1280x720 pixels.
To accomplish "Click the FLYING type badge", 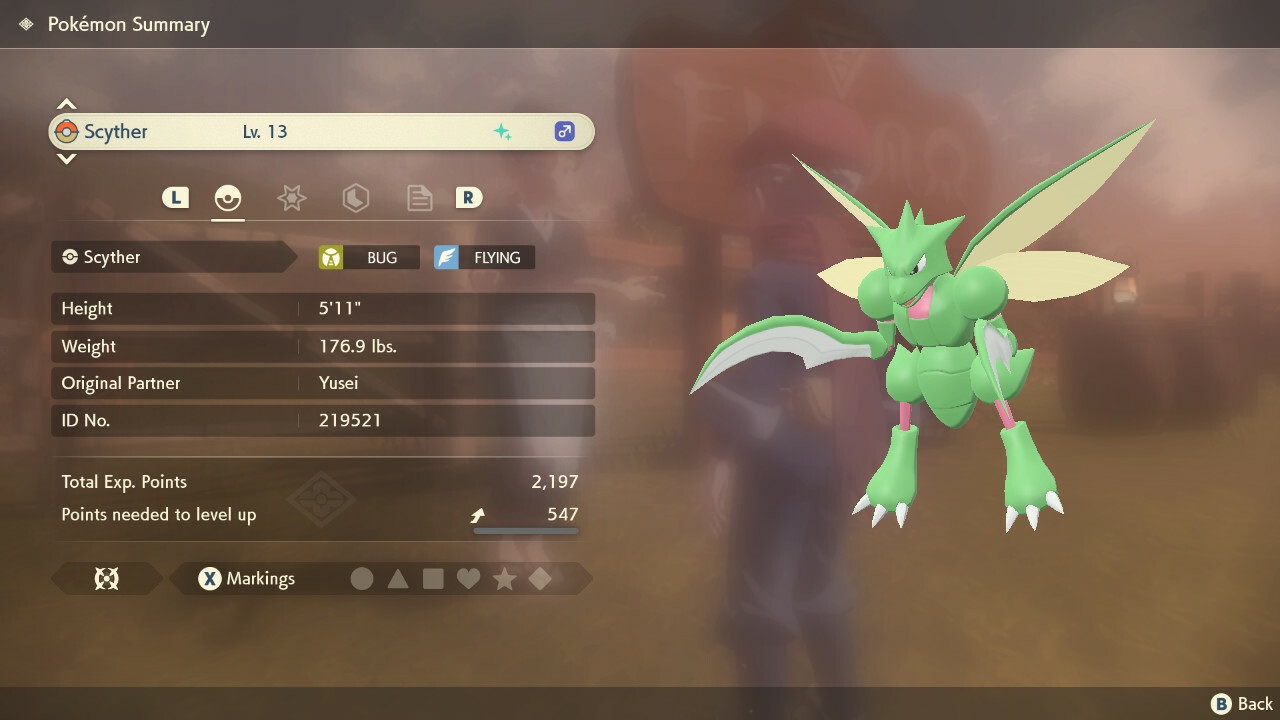I will click(x=484, y=257).
